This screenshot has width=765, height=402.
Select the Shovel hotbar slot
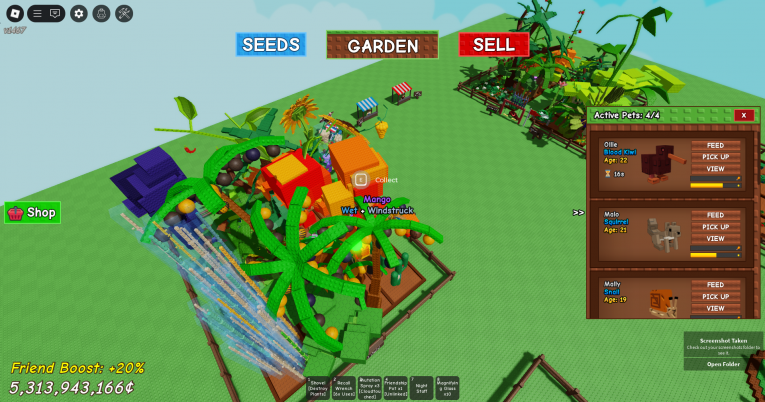(x=318, y=389)
